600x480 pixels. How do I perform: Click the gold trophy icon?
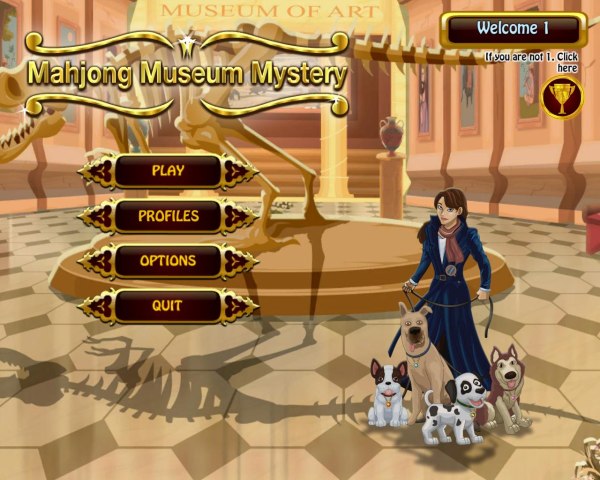tap(561, 98)
